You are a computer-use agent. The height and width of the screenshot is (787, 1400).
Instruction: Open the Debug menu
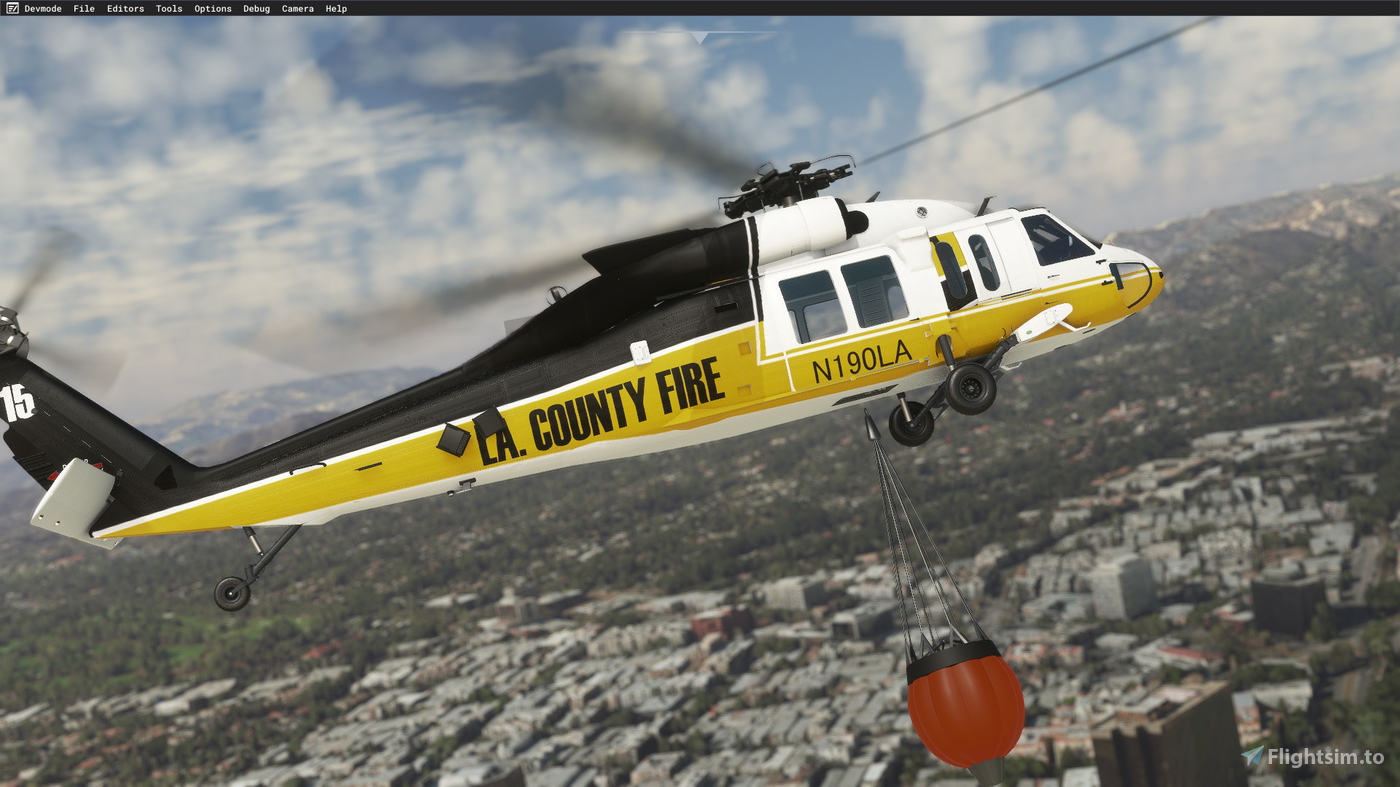pyautogui.click(x=255, y=8)
